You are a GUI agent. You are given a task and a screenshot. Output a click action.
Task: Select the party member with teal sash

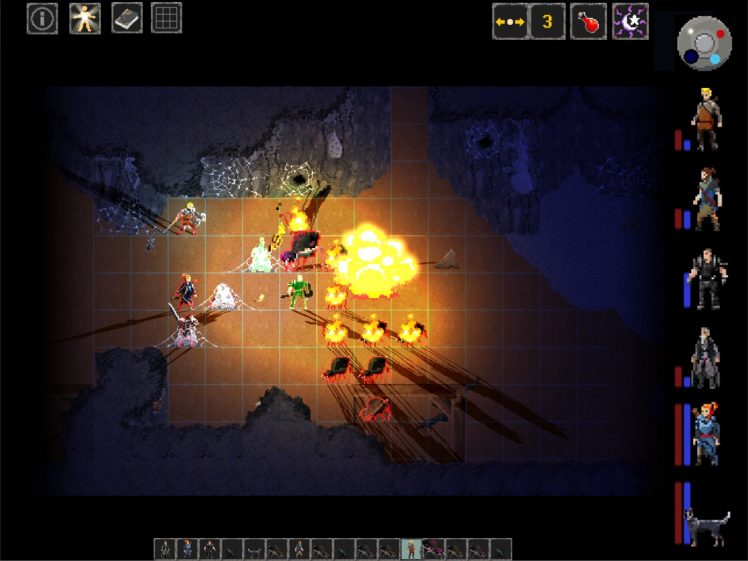click(707, 199)
